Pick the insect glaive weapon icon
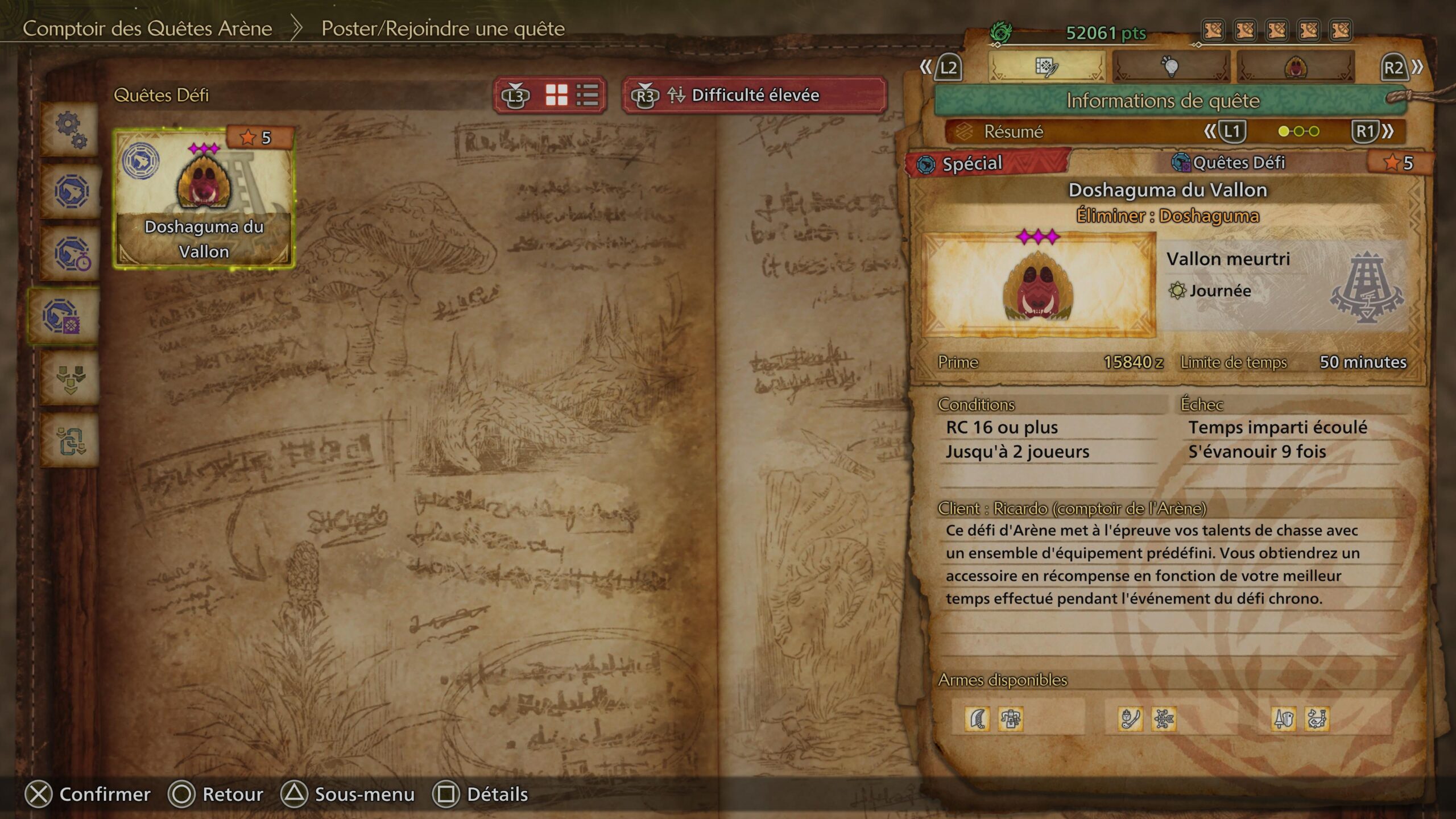 pos(1130,719)
